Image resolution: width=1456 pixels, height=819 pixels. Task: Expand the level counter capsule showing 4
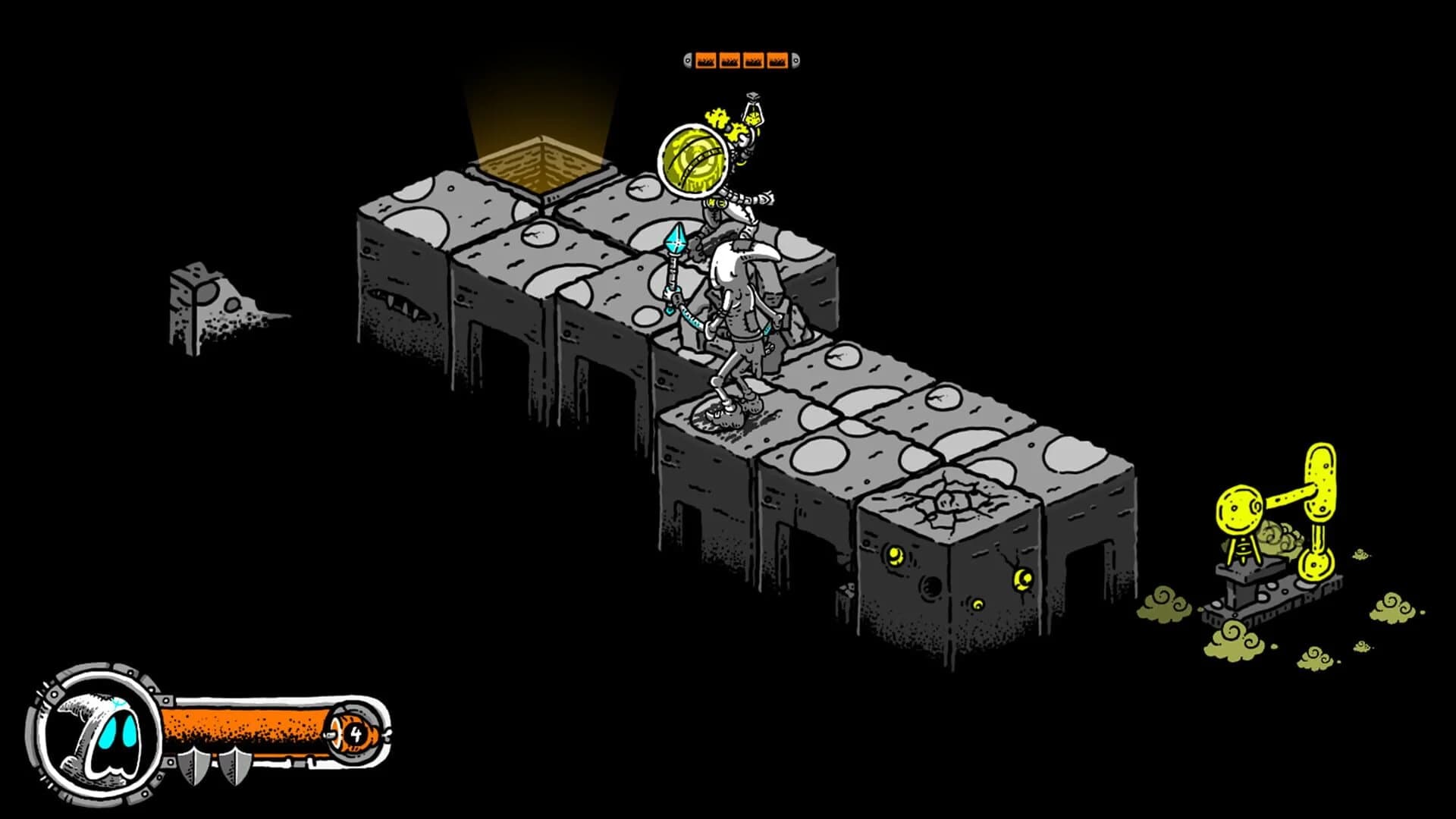(354, 732)
